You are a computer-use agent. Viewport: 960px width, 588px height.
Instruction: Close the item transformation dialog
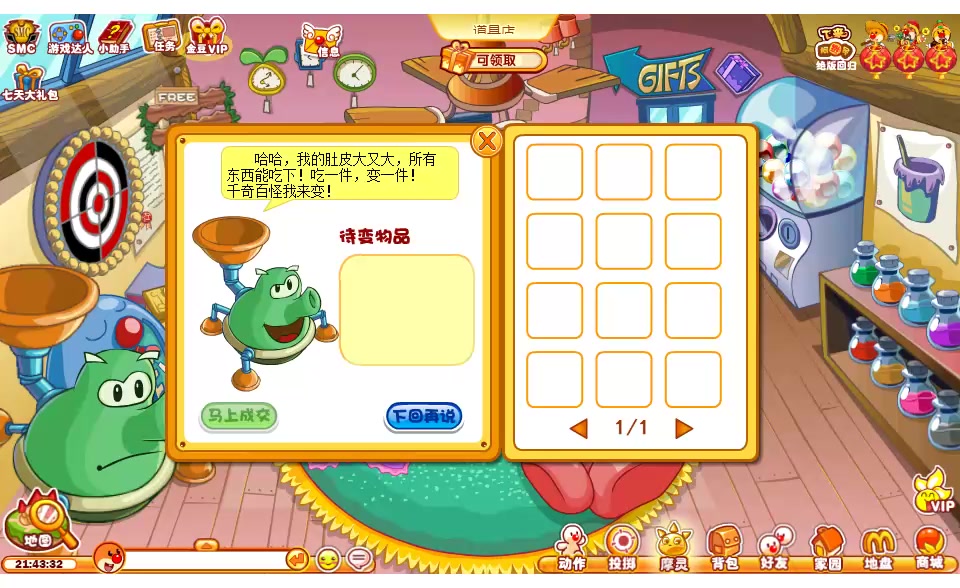[x=487, y=141]
